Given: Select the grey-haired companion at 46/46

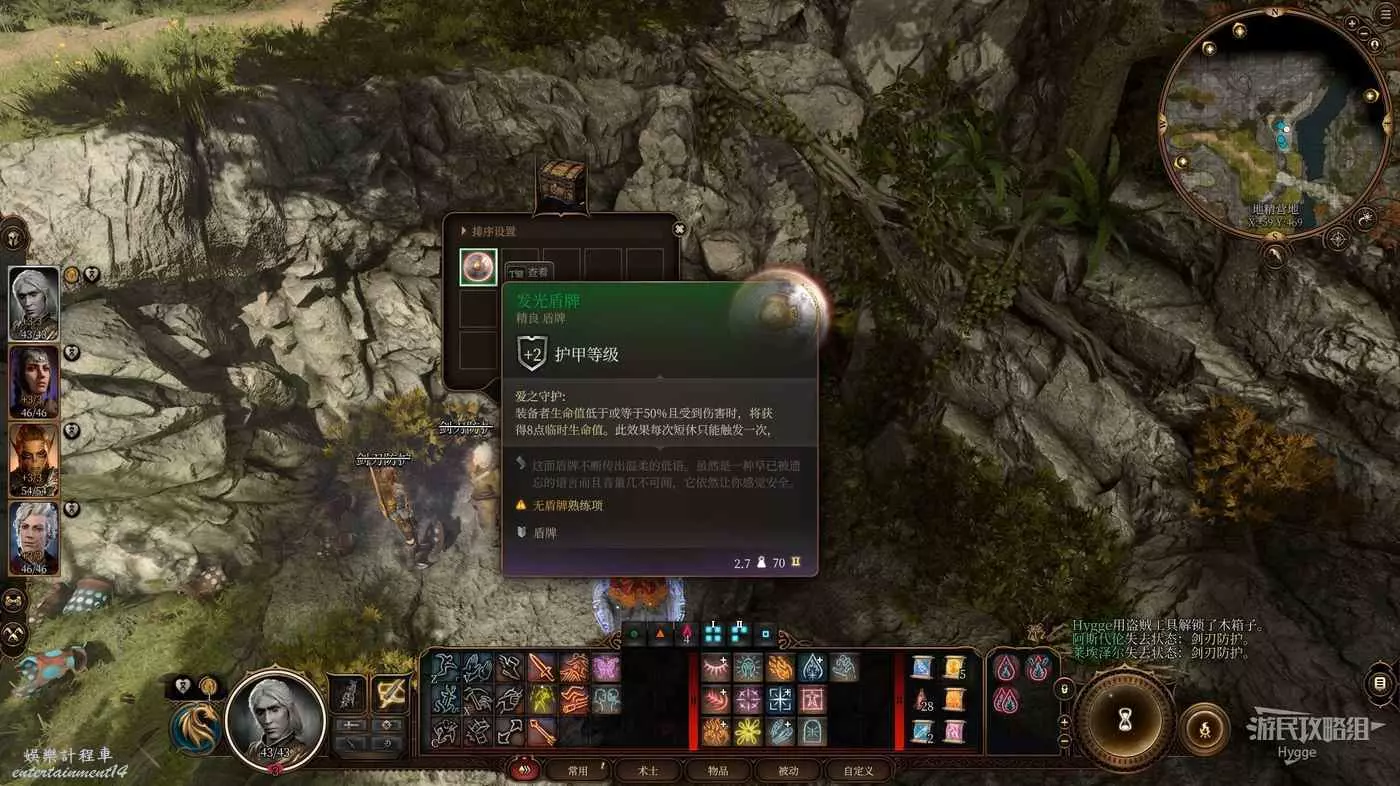Looking at the screenshot, I should (34, 538).
